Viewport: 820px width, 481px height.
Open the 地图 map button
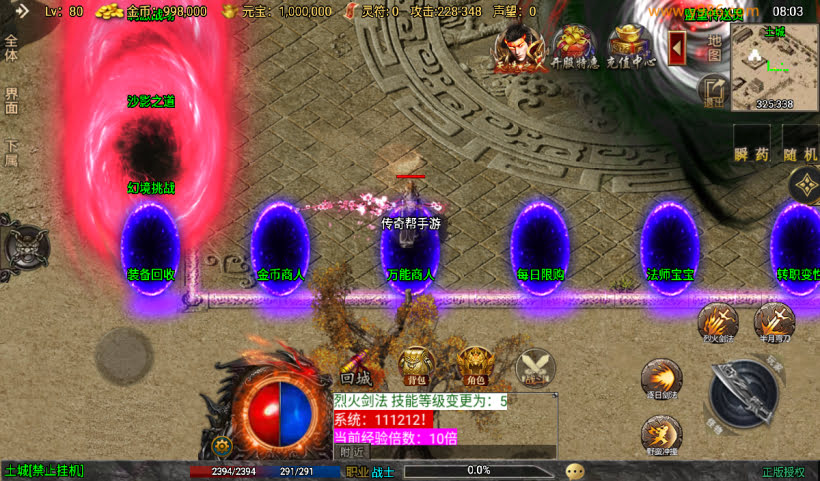click(x=714, y=46)
